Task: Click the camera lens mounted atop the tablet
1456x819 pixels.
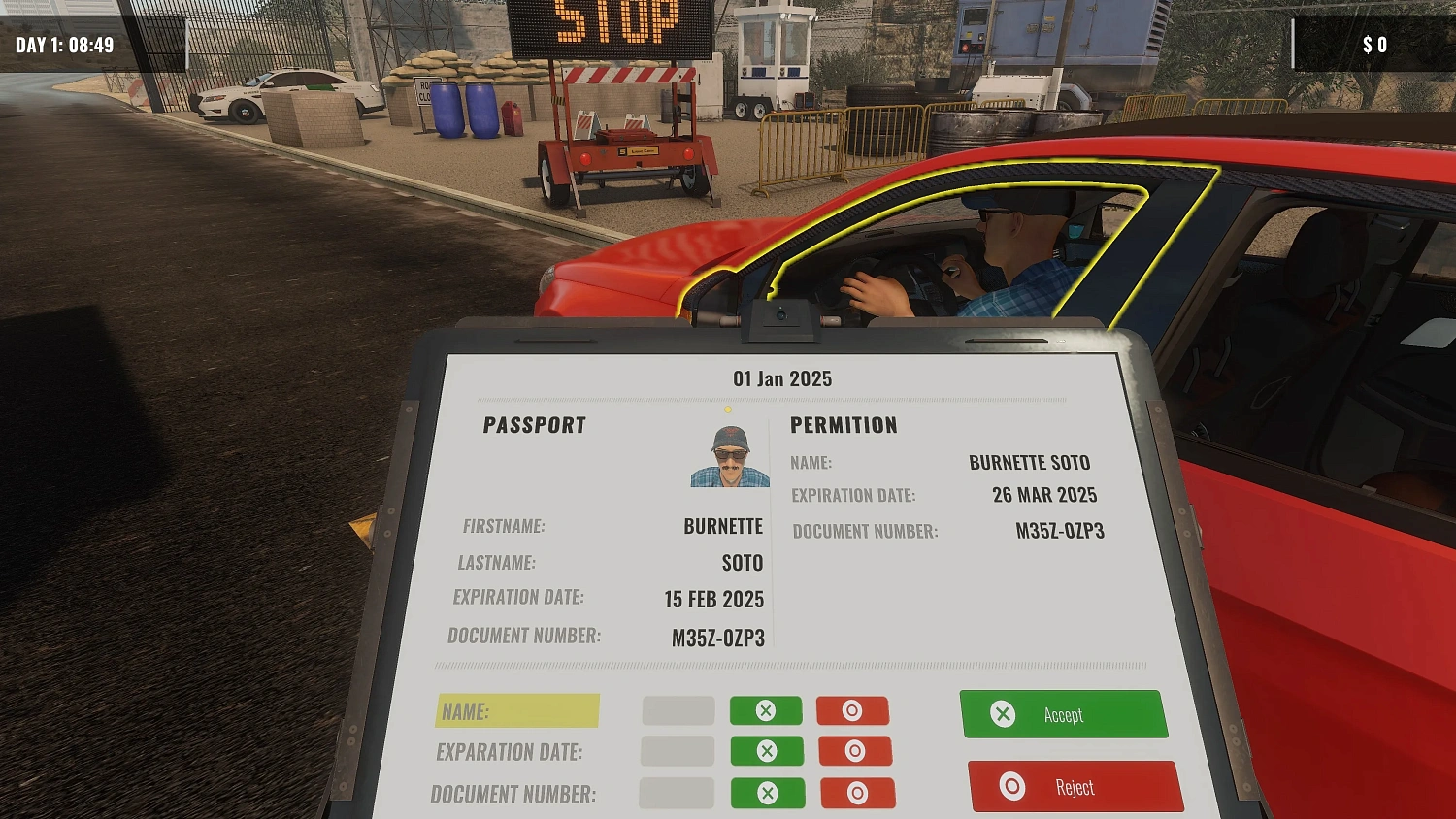Action: [781, 313]
